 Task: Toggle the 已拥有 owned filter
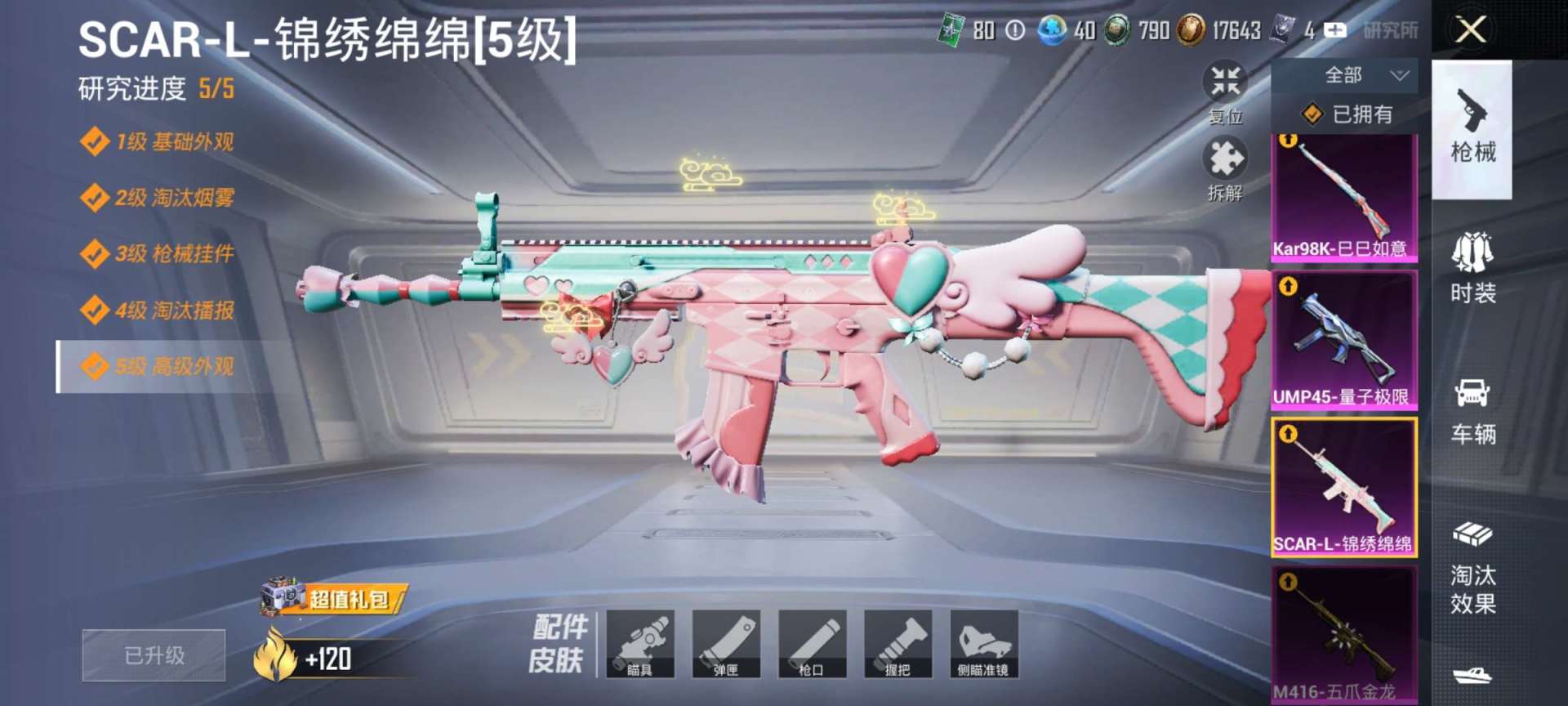[x=1346, y=114]
